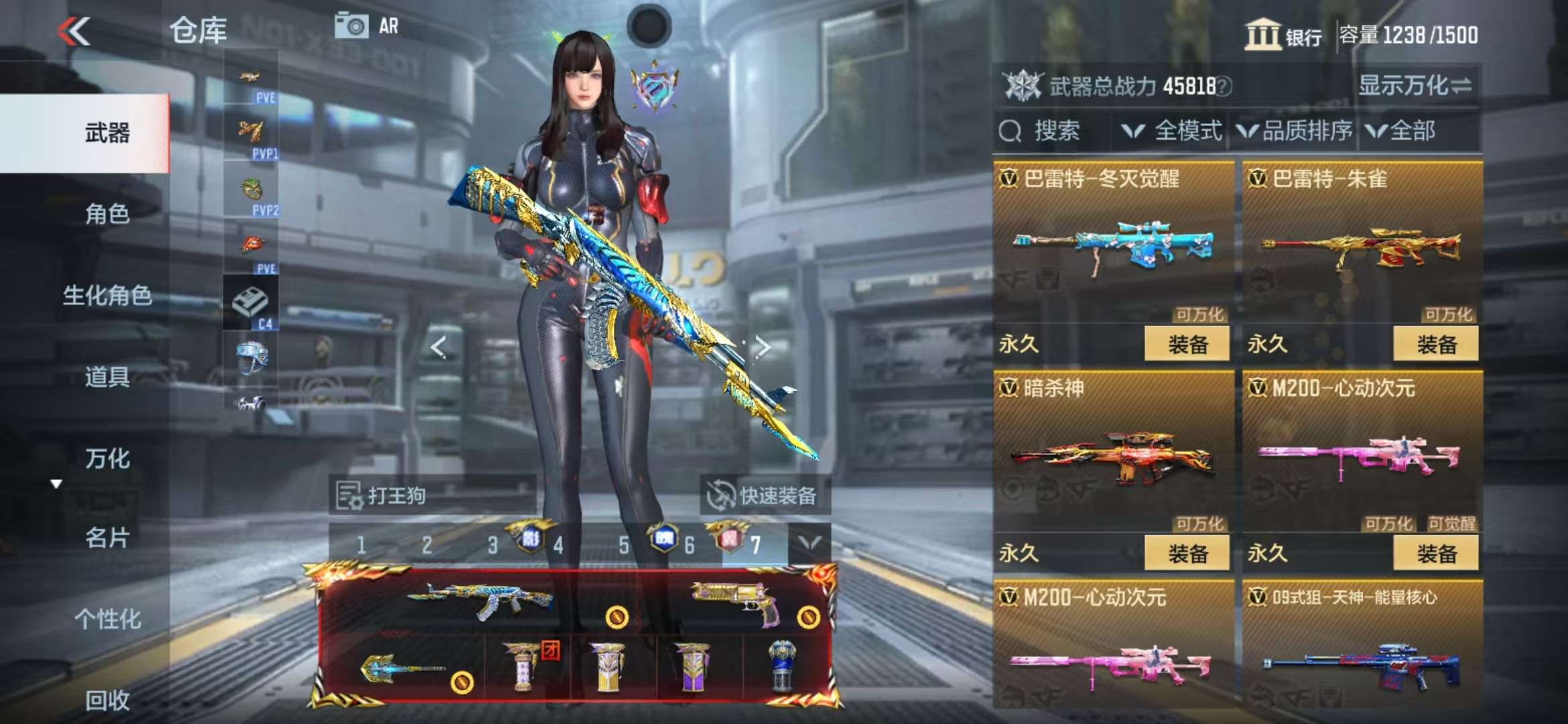This screenshot has width=1568, height=724.
Task: Go back using the double-arrow button
Action: pyautogui.click(x=74, y=31)
